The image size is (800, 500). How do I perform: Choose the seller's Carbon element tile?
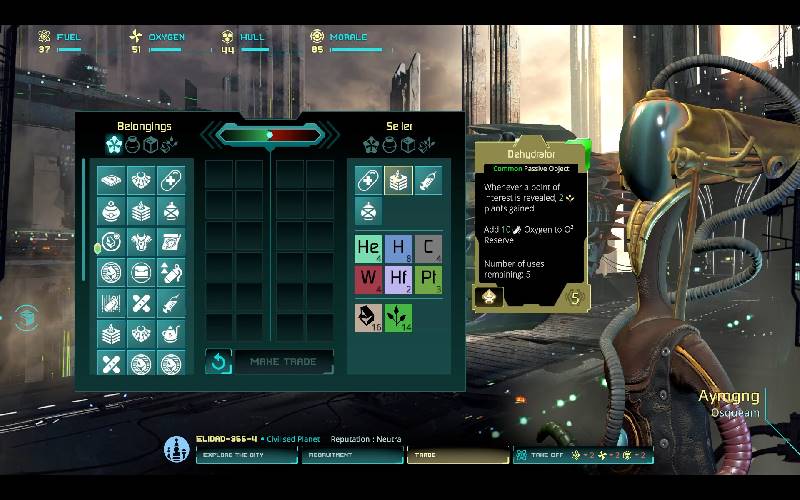pos(428,248)
